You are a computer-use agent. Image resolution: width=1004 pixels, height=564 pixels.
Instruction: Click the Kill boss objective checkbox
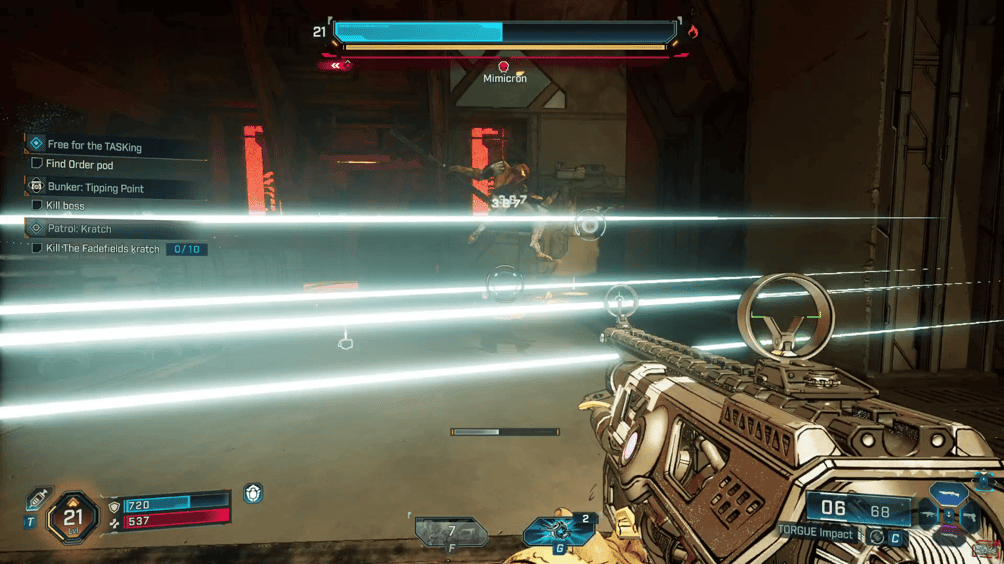(37, 206)
